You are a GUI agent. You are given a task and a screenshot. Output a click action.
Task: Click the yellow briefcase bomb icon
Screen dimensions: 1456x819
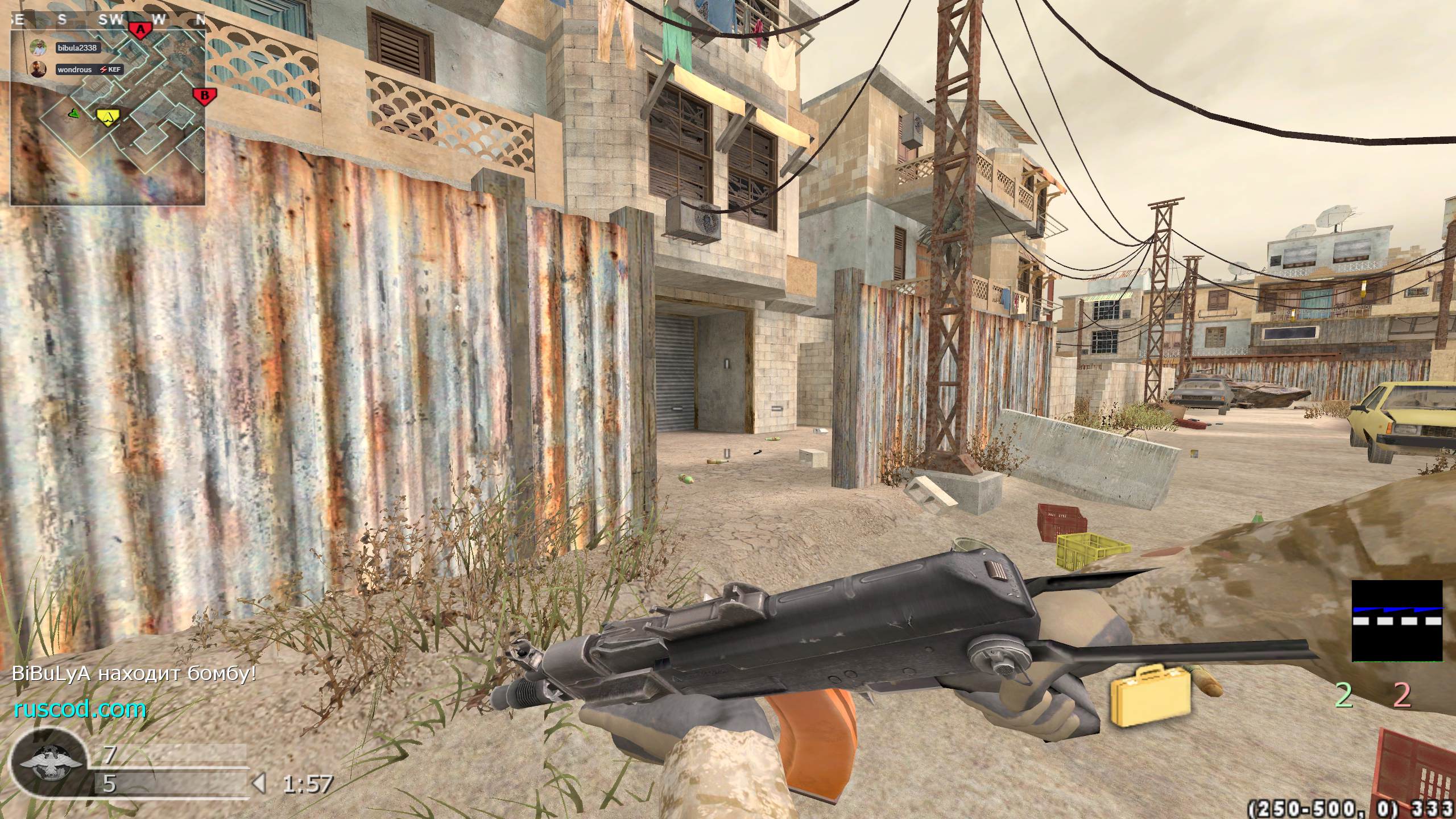click(1150, 696)
